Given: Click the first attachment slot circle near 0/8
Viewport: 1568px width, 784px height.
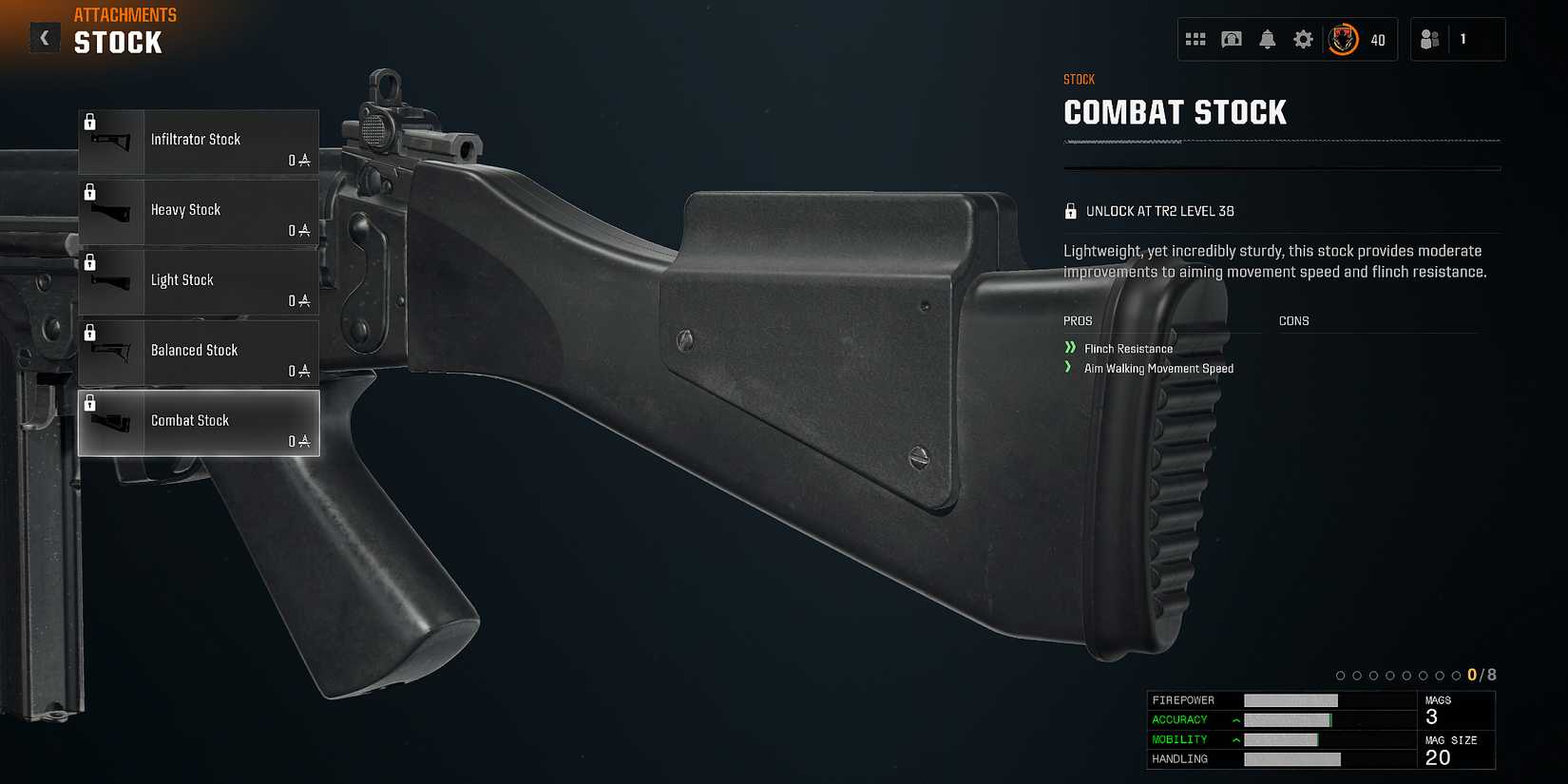Looking at the screenshot, I should click(1340, 675).
